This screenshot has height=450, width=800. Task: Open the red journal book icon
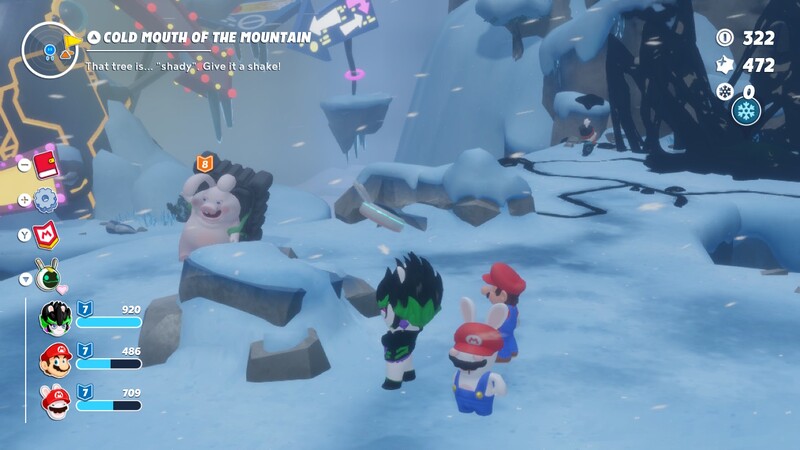[x=46, y=164]
